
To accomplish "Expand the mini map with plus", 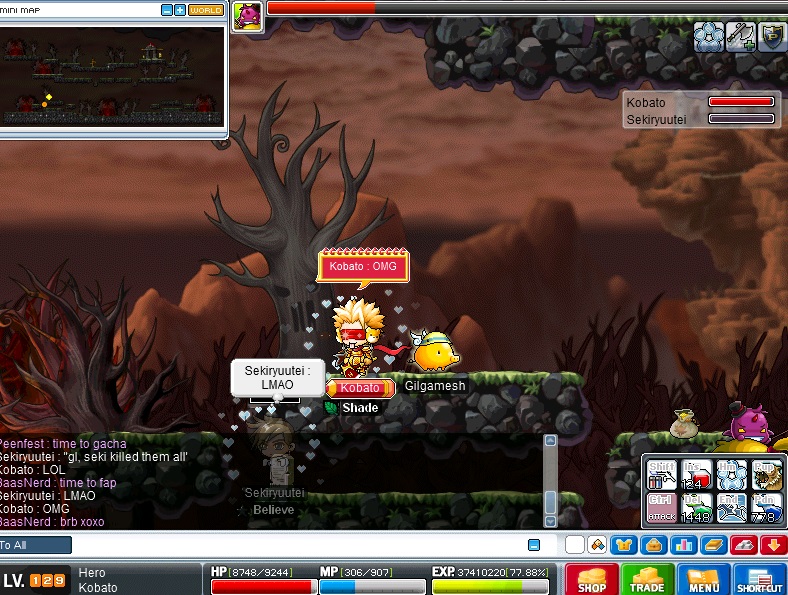I will pyautogui.click(x=180, y=10).
